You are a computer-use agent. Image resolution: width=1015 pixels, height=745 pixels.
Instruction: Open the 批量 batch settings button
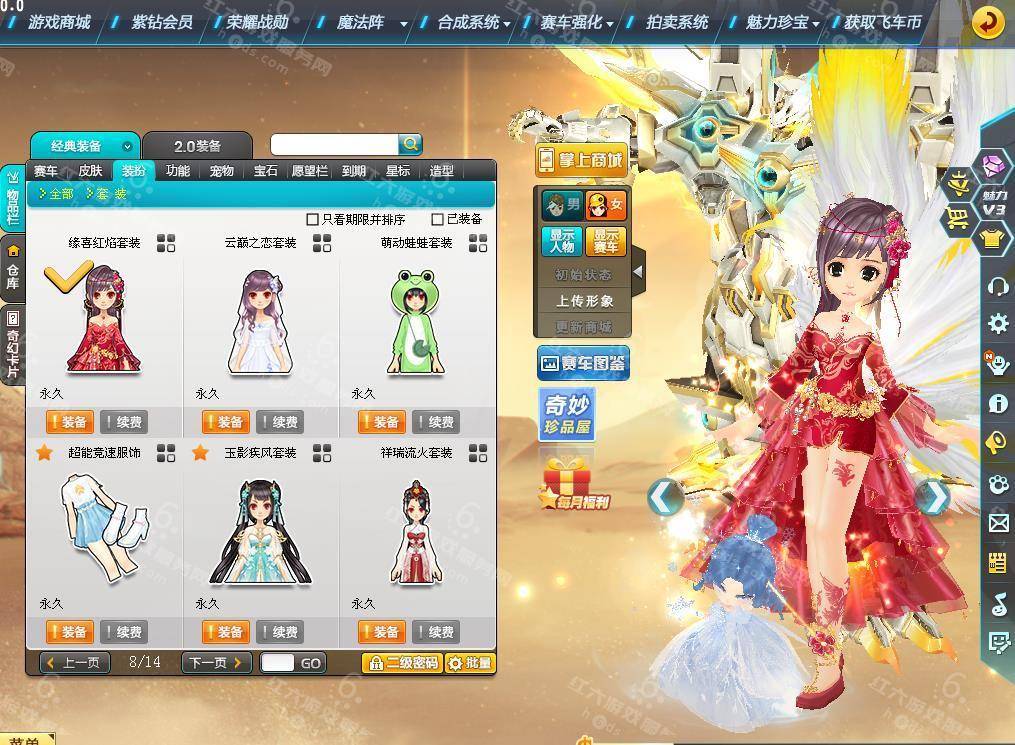point(470,663)
